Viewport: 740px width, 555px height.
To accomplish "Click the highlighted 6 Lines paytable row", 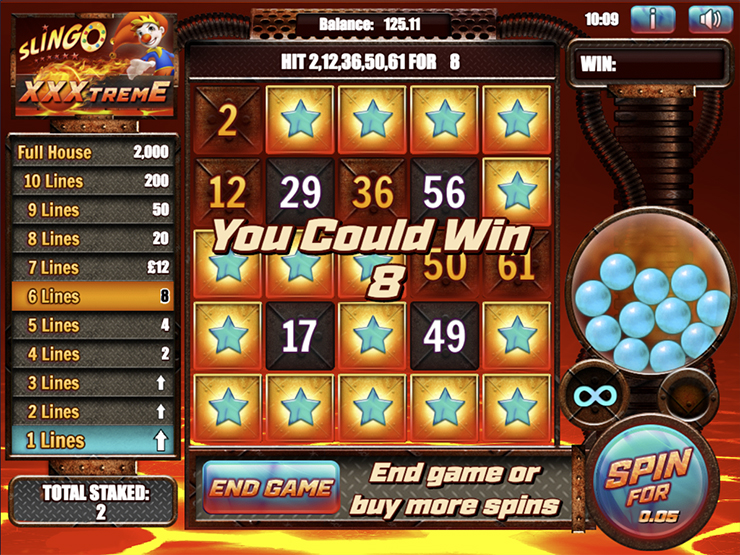I will pyautogui.click(x=93, y=297).
